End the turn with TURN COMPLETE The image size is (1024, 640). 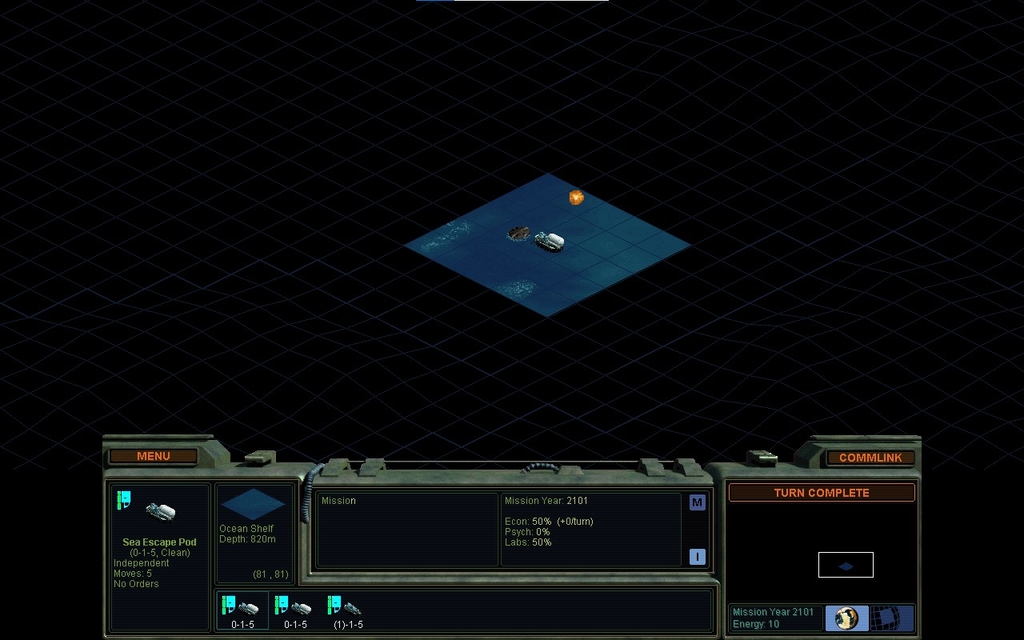coord(821,493)
